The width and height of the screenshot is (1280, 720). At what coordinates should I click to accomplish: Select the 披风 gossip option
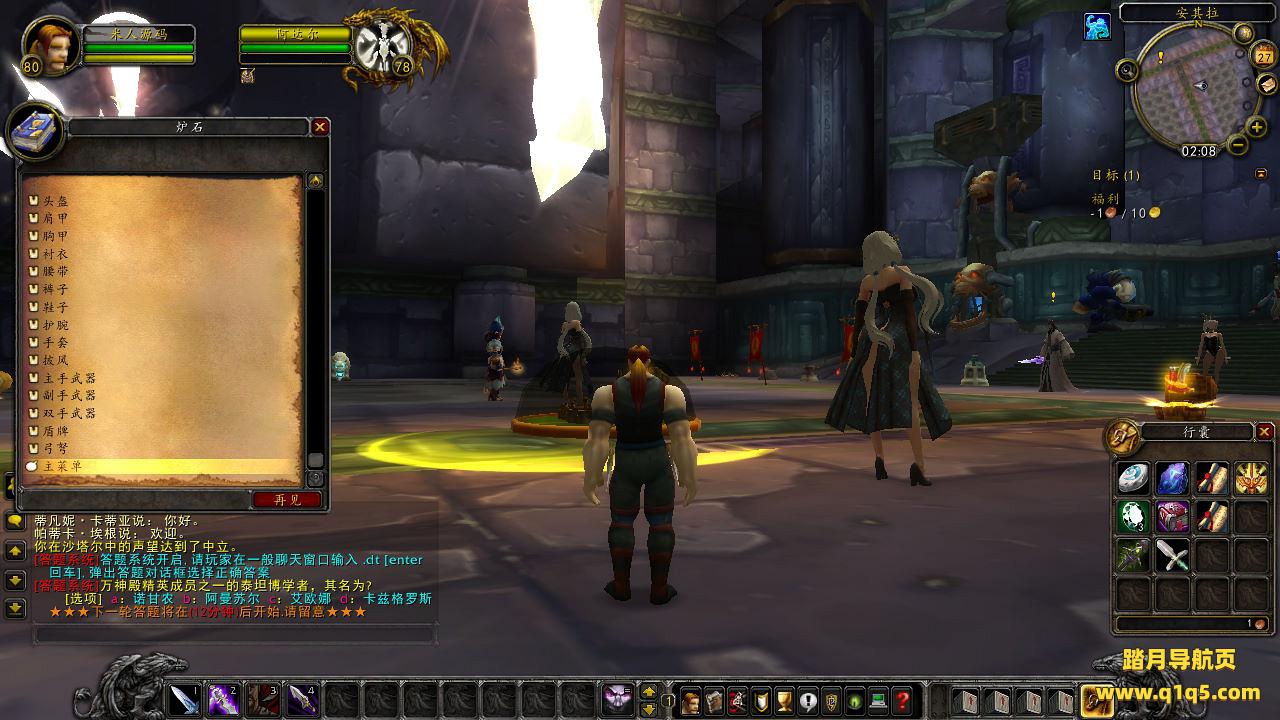[56, 360]
